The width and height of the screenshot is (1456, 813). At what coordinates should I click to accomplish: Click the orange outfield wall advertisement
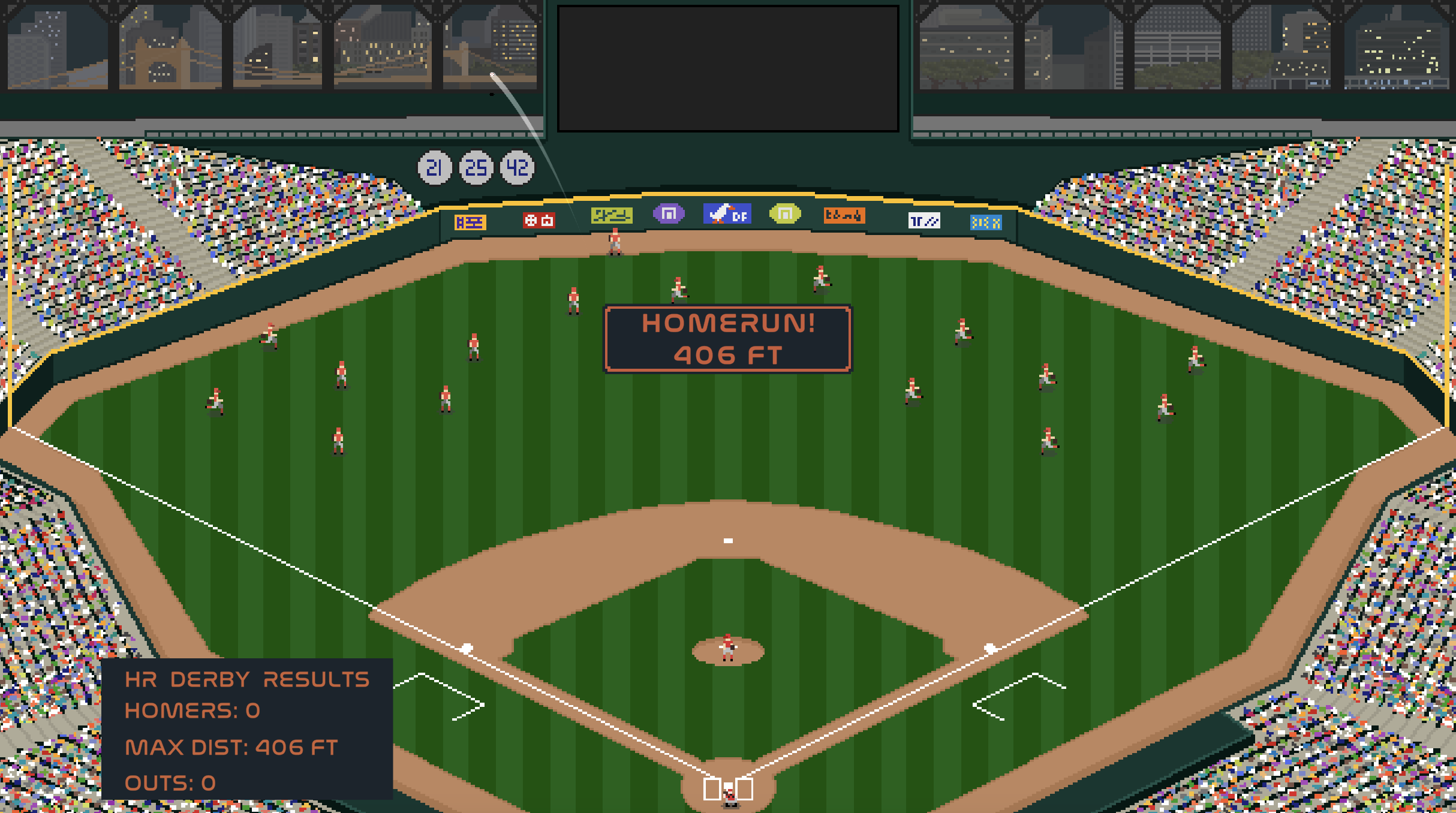[x=846, y=214]
